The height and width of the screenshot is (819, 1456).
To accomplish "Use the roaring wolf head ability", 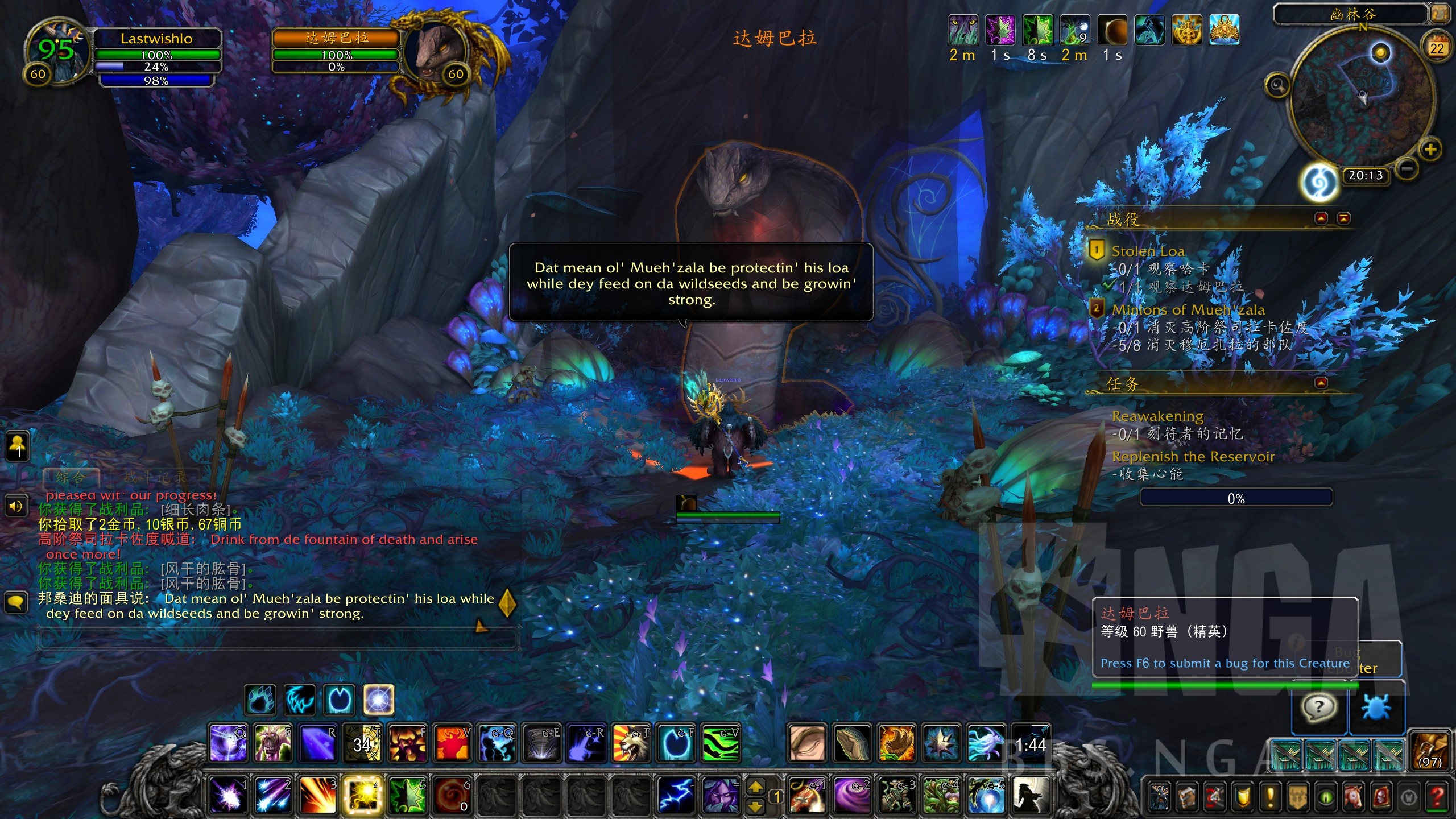I will (631, 743).
